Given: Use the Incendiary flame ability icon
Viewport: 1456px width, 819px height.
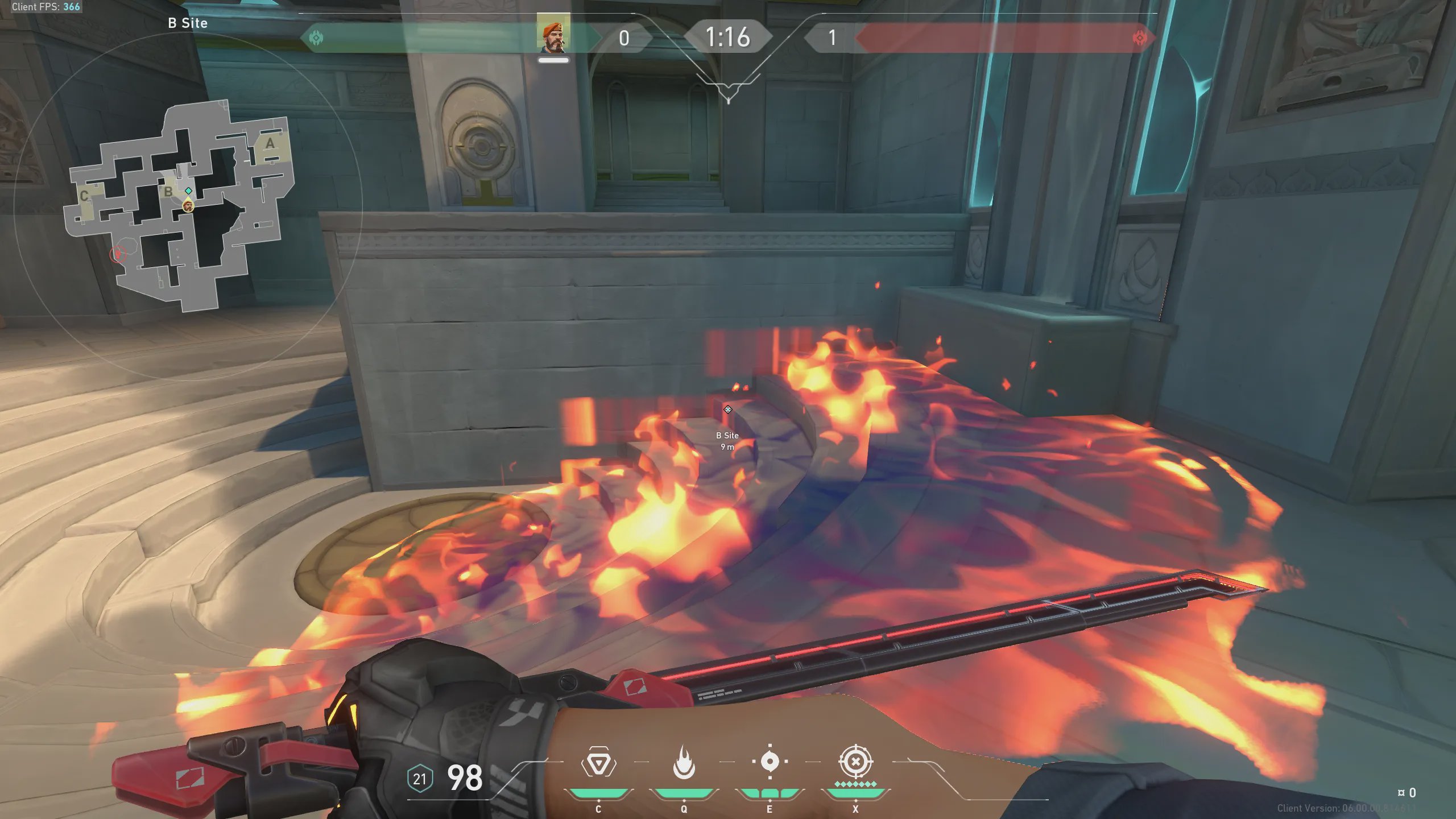Looking at the screenshot, I should 684,762.
